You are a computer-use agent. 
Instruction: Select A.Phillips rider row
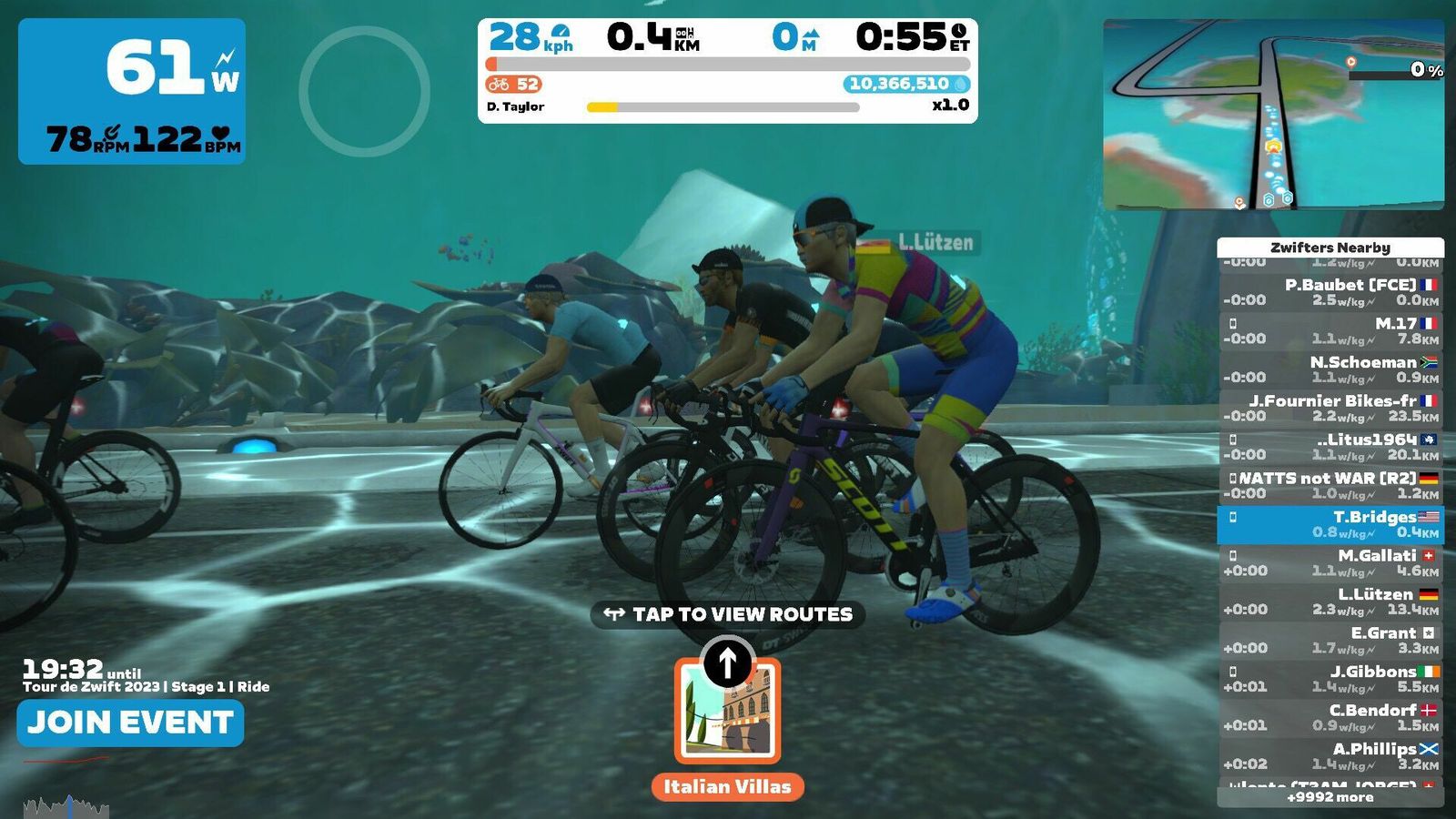pyautogui.click(x=1330, y=757)
